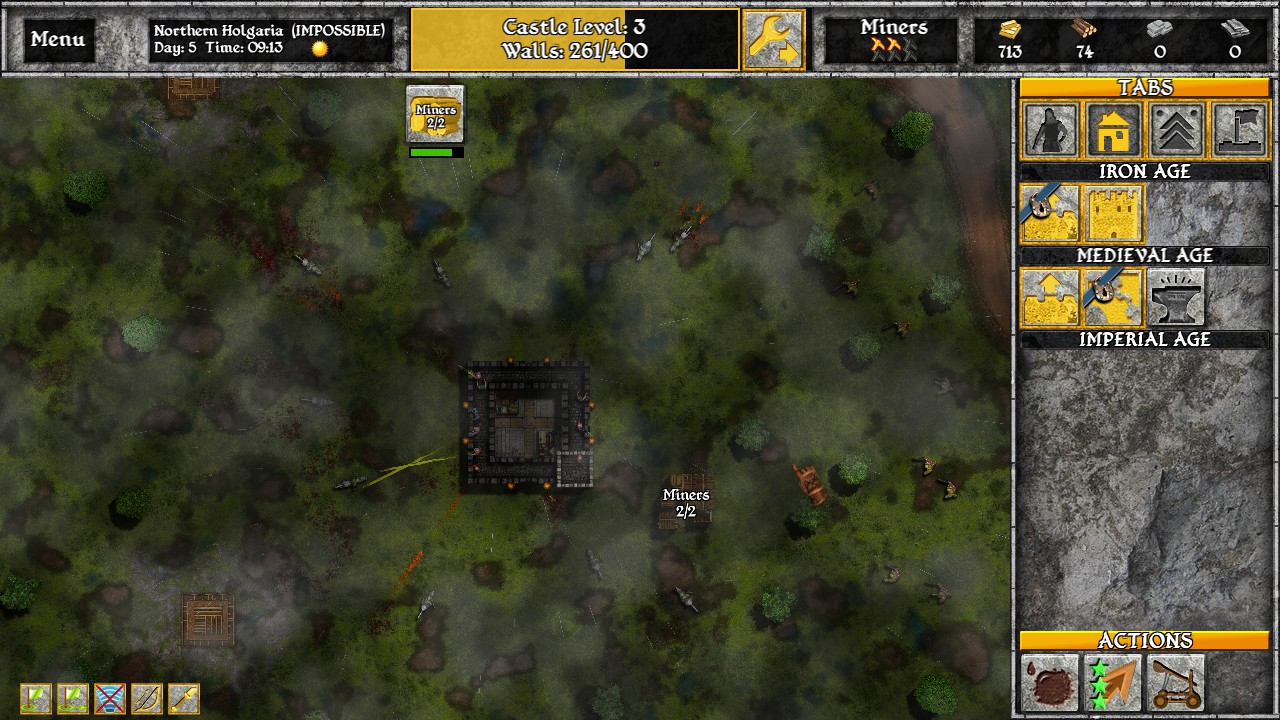Select the villager/units tab icon
Viewport: 1280px width, 720px height.
[1050, 131]
